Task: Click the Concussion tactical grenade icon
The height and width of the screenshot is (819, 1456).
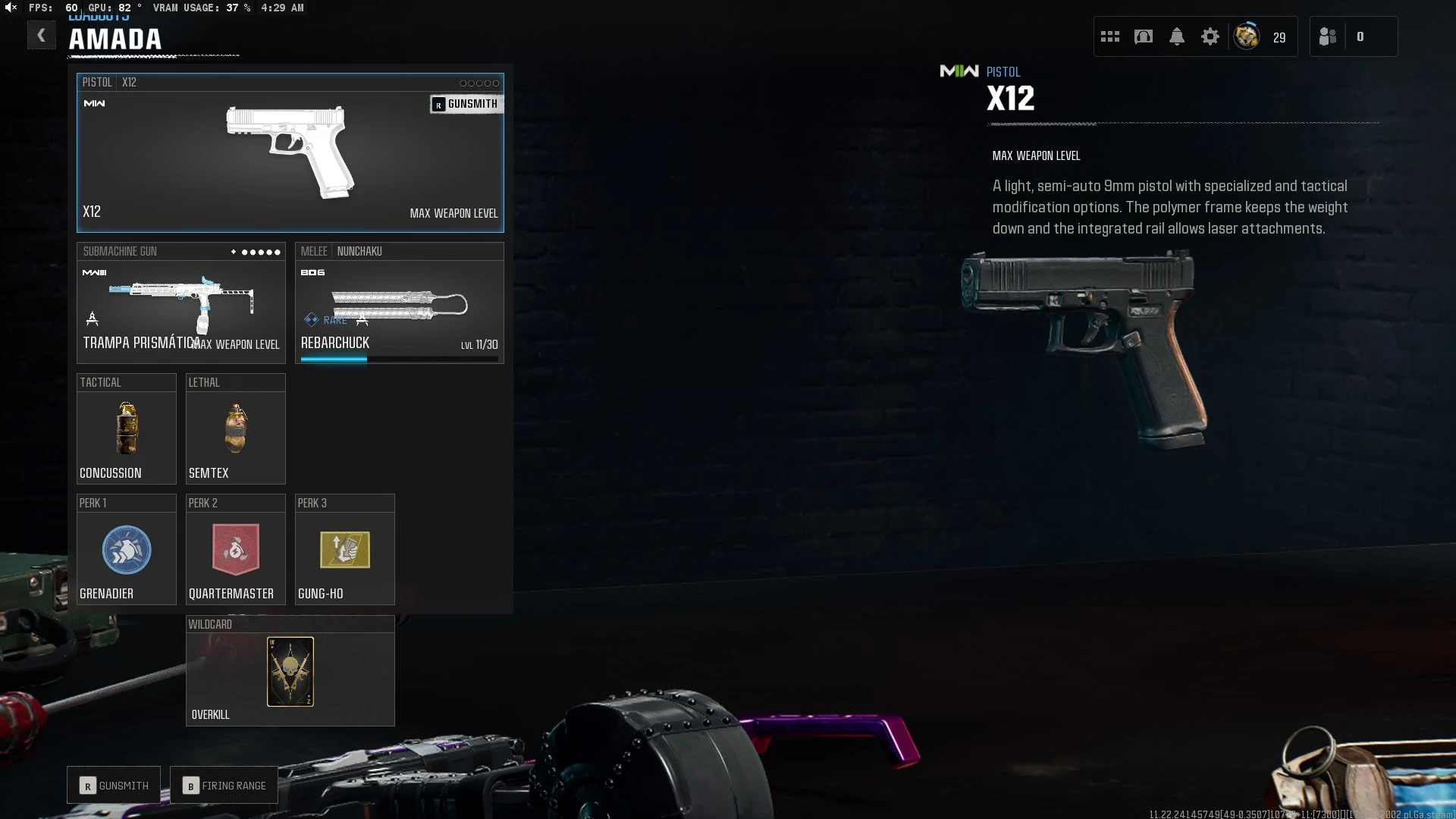Action: pyautogui.click(x=126, y=429)
